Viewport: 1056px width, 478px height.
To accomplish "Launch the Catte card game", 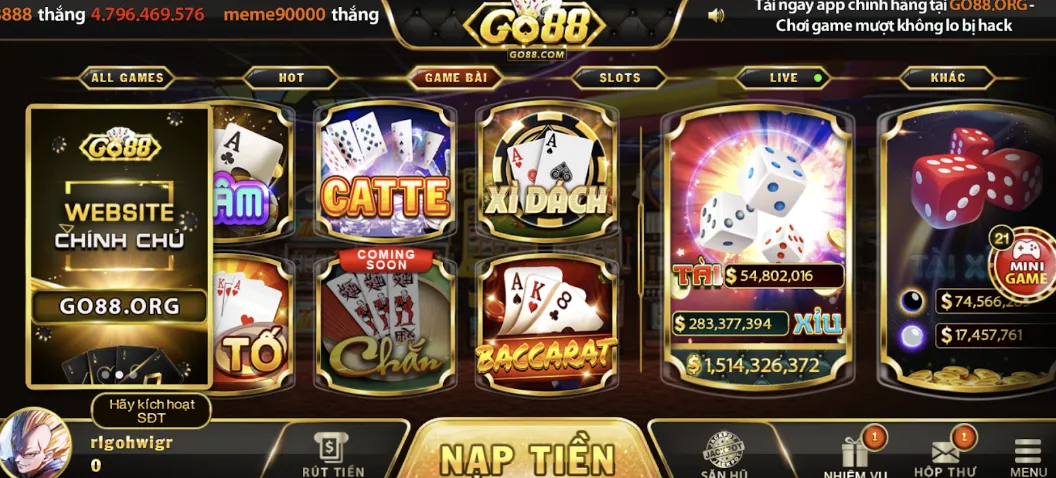I will click(x=384, y=173).
